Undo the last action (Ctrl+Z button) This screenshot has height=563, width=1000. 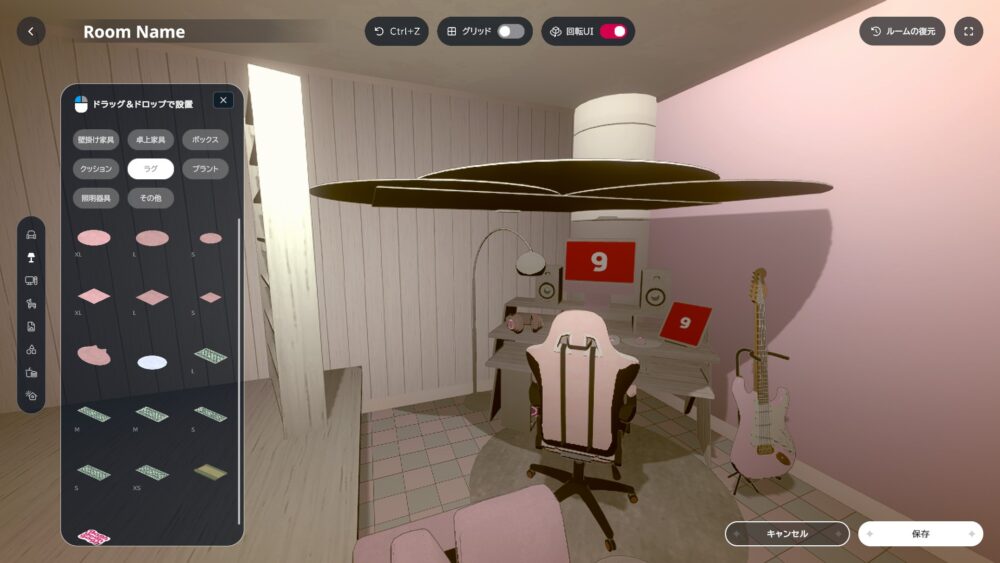point(396,31)
